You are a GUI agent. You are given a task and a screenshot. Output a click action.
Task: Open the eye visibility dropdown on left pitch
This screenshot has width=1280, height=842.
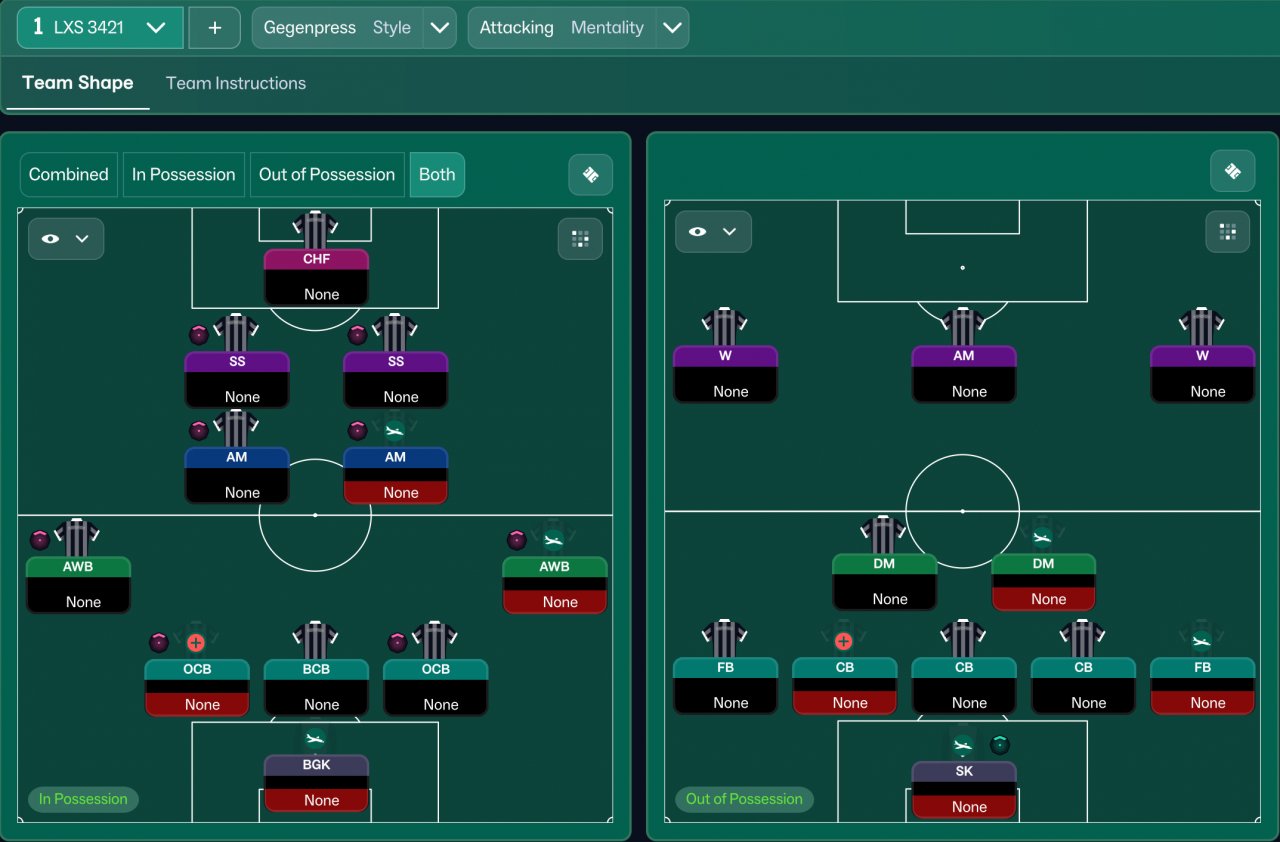pos(66,239)
